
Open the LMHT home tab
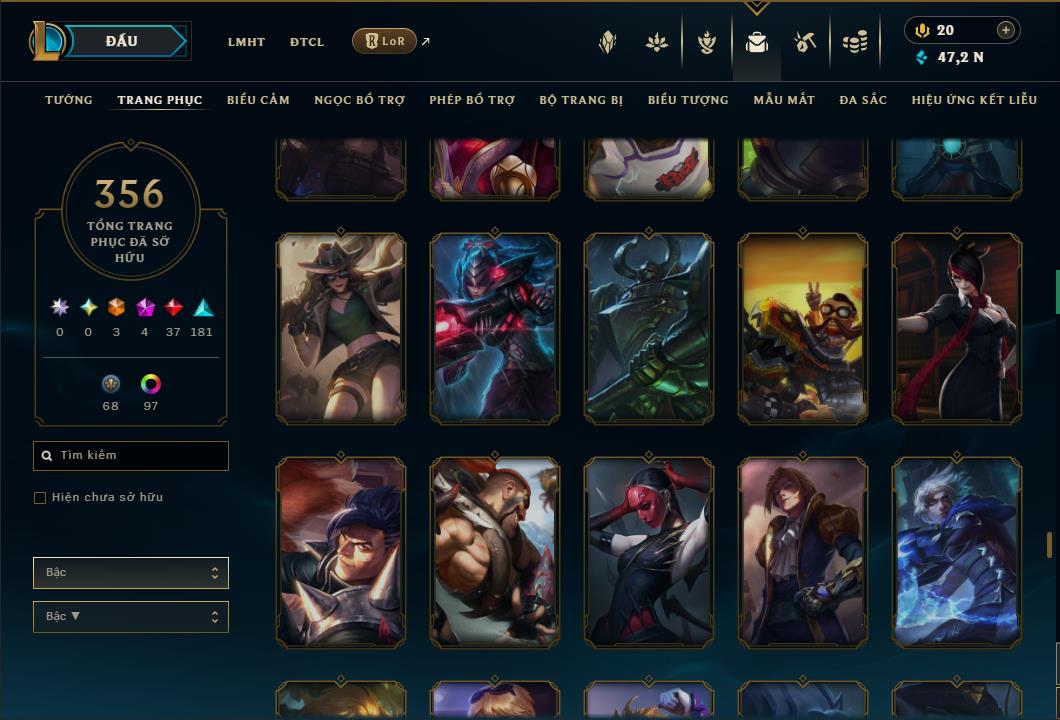coord(246,42)
